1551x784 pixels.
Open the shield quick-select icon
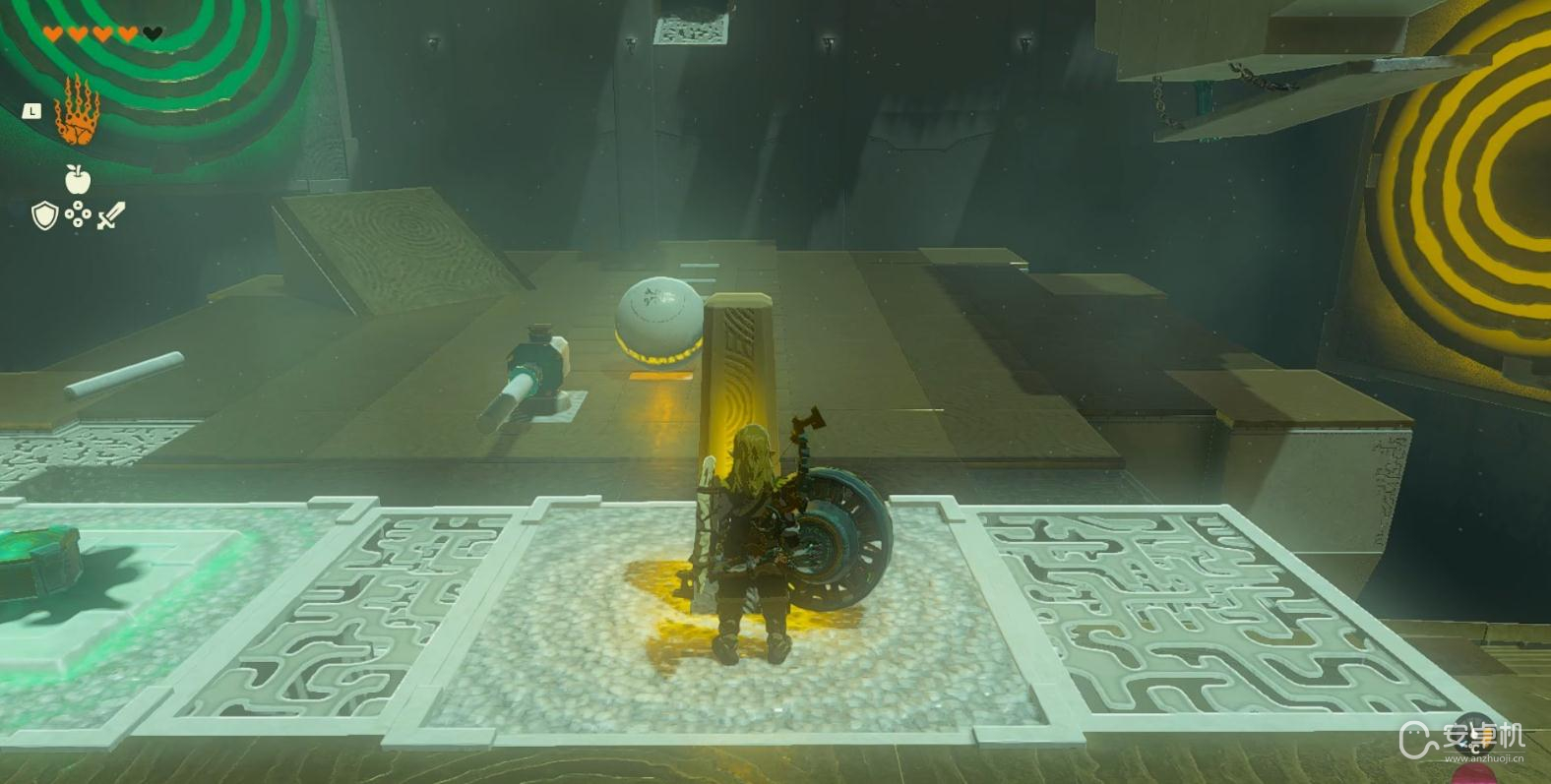[x=44, y=215]
